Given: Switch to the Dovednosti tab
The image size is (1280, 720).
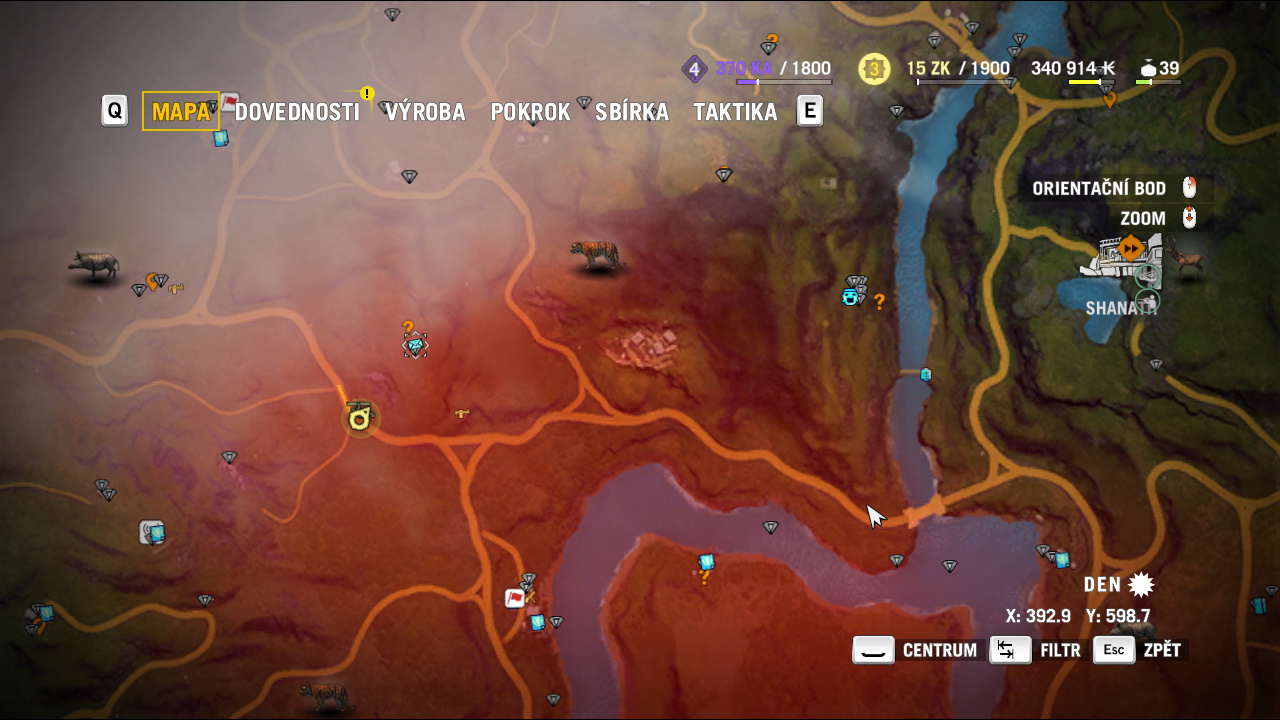Looking at the screenshot, I should [297, 112].
